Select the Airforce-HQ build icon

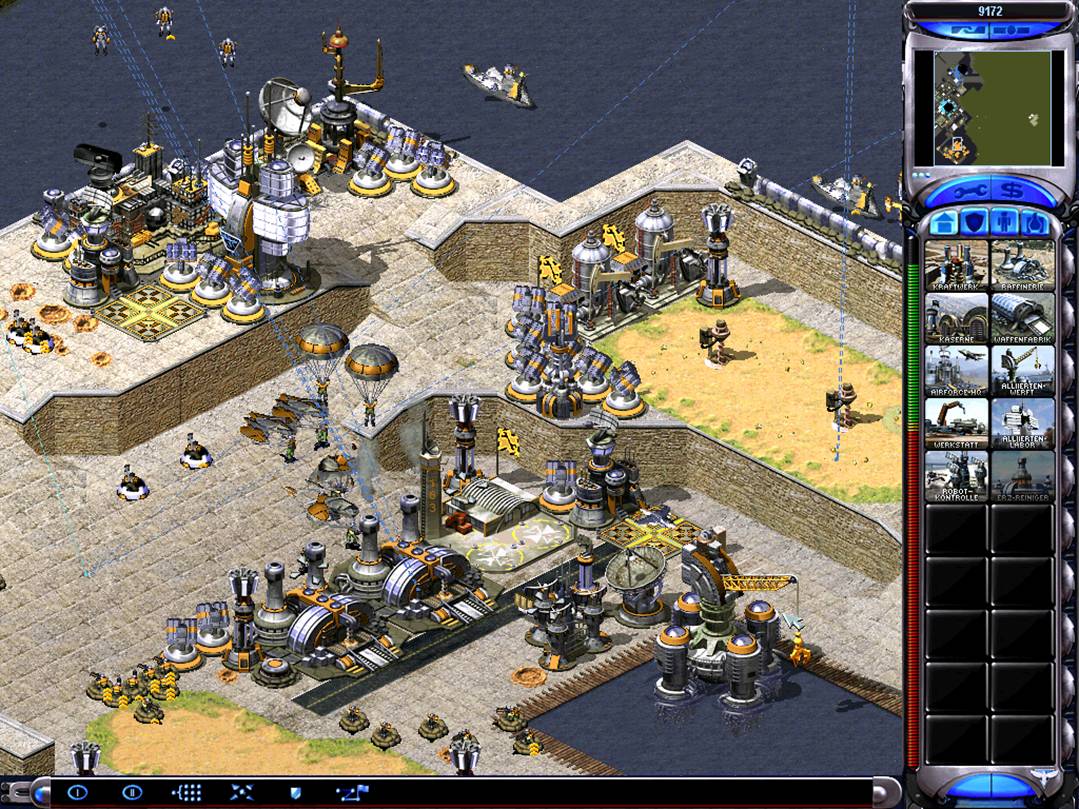point(957,371)
